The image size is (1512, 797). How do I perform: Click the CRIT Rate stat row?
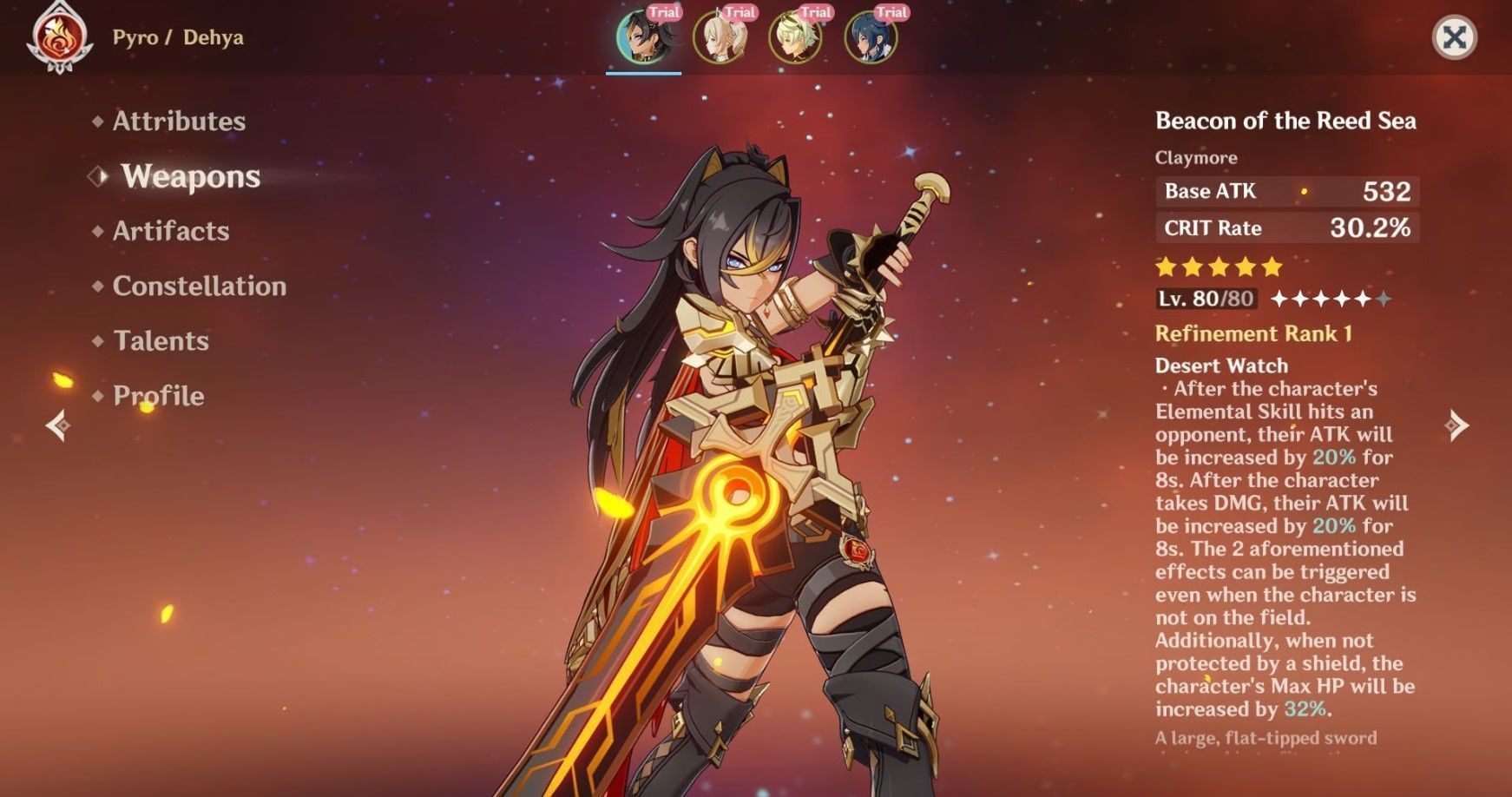(1289, 227)
